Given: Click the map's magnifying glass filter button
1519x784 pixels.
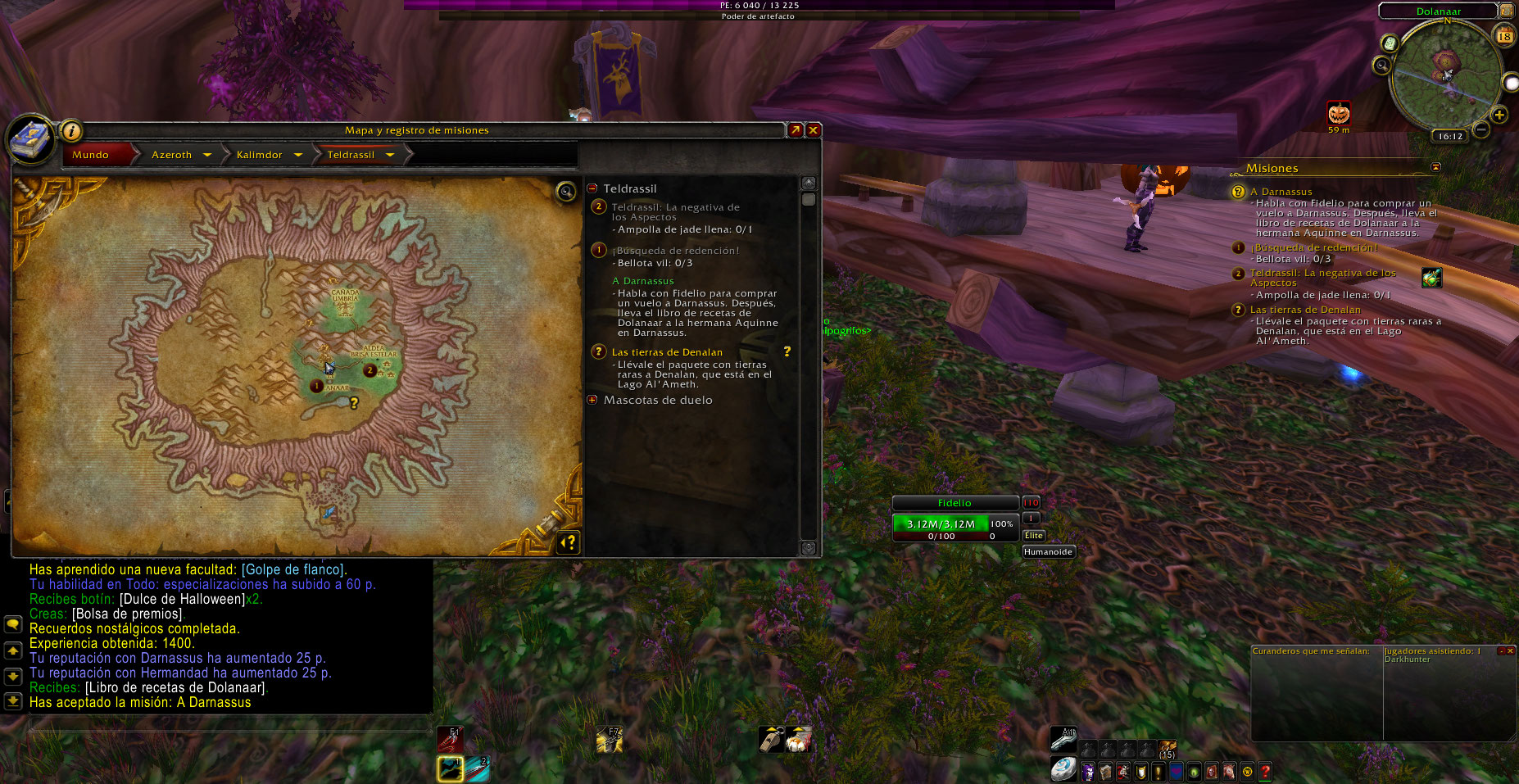Looking at the screenshot, I should click(x=565, y=192).
